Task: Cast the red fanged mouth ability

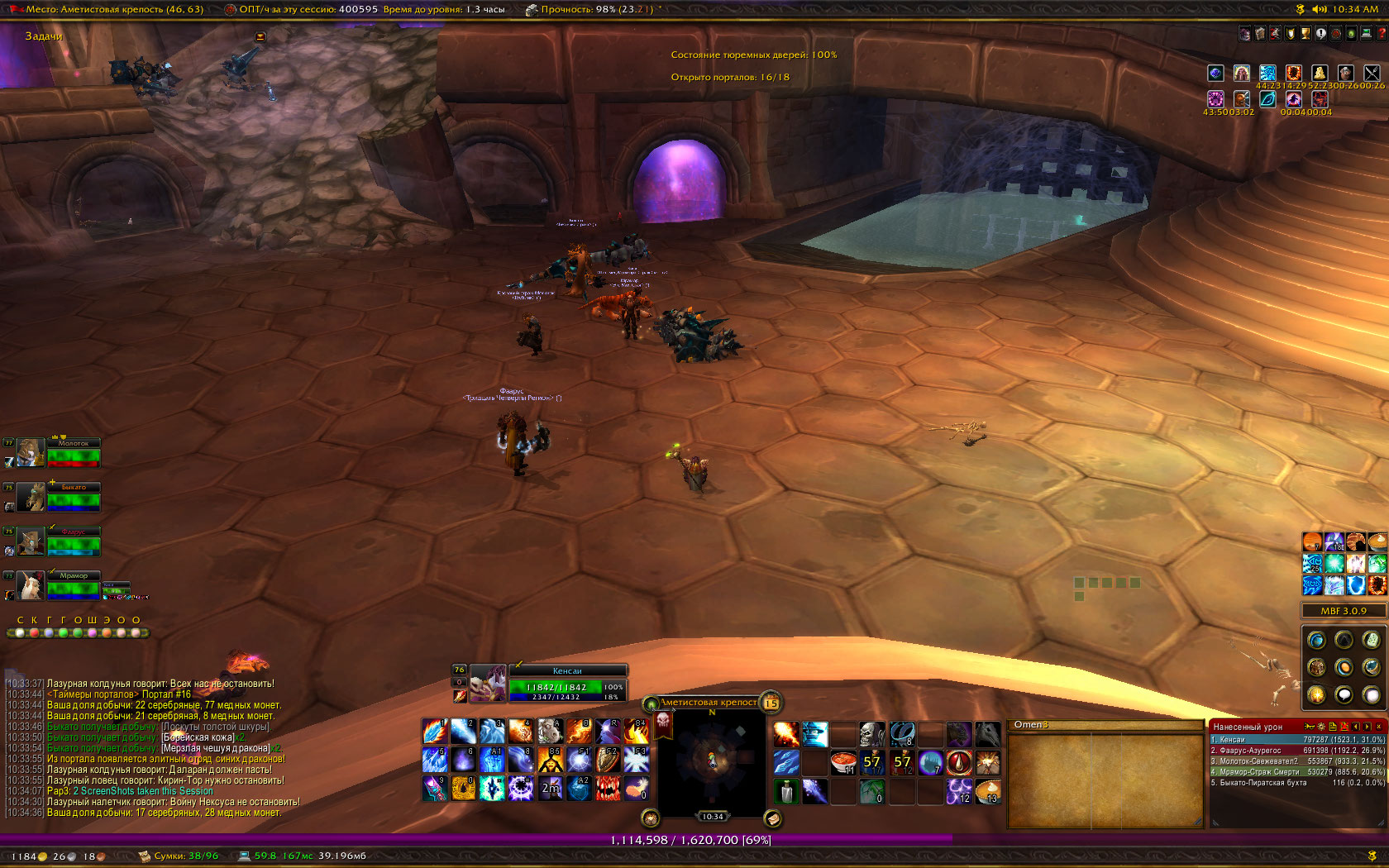Action: 609,788
